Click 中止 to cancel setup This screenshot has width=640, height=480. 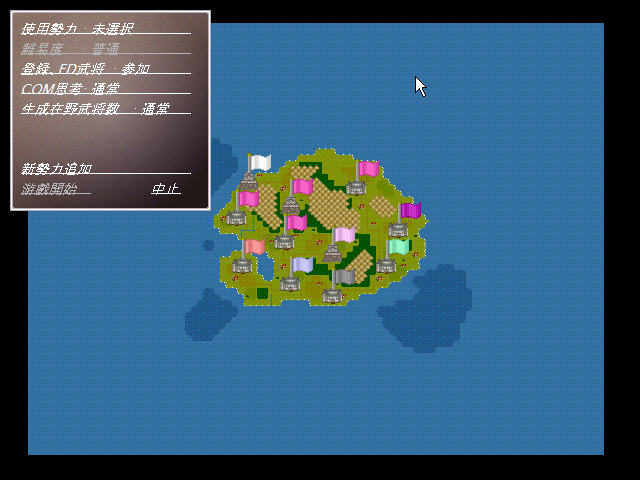tap(165, 188)
